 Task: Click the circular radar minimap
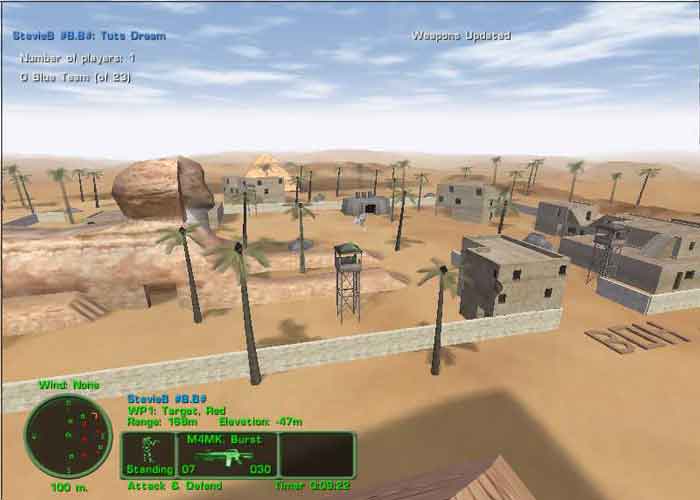pos(69,434)
